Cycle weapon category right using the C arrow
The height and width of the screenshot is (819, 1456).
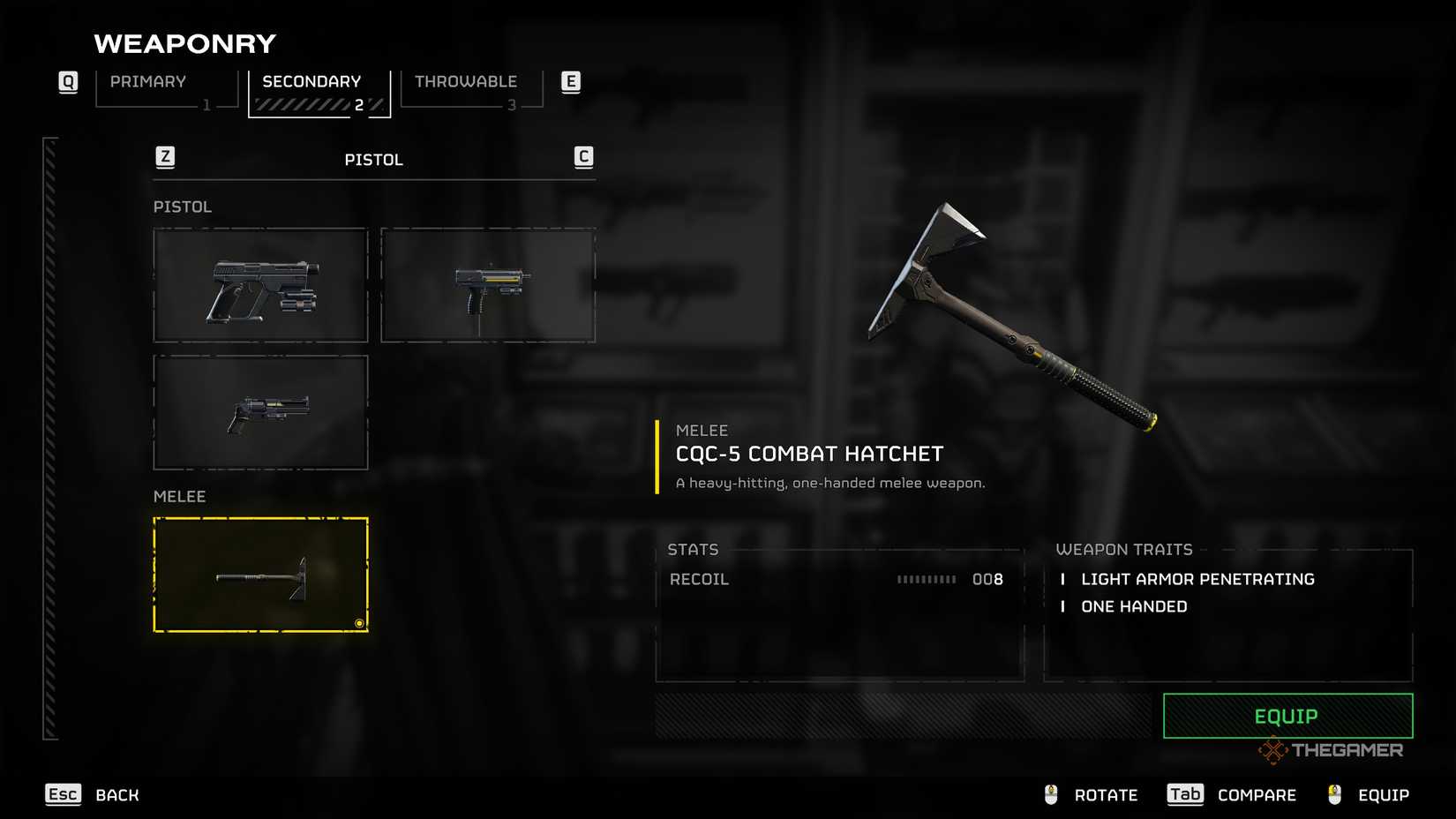tap(583, 156)
